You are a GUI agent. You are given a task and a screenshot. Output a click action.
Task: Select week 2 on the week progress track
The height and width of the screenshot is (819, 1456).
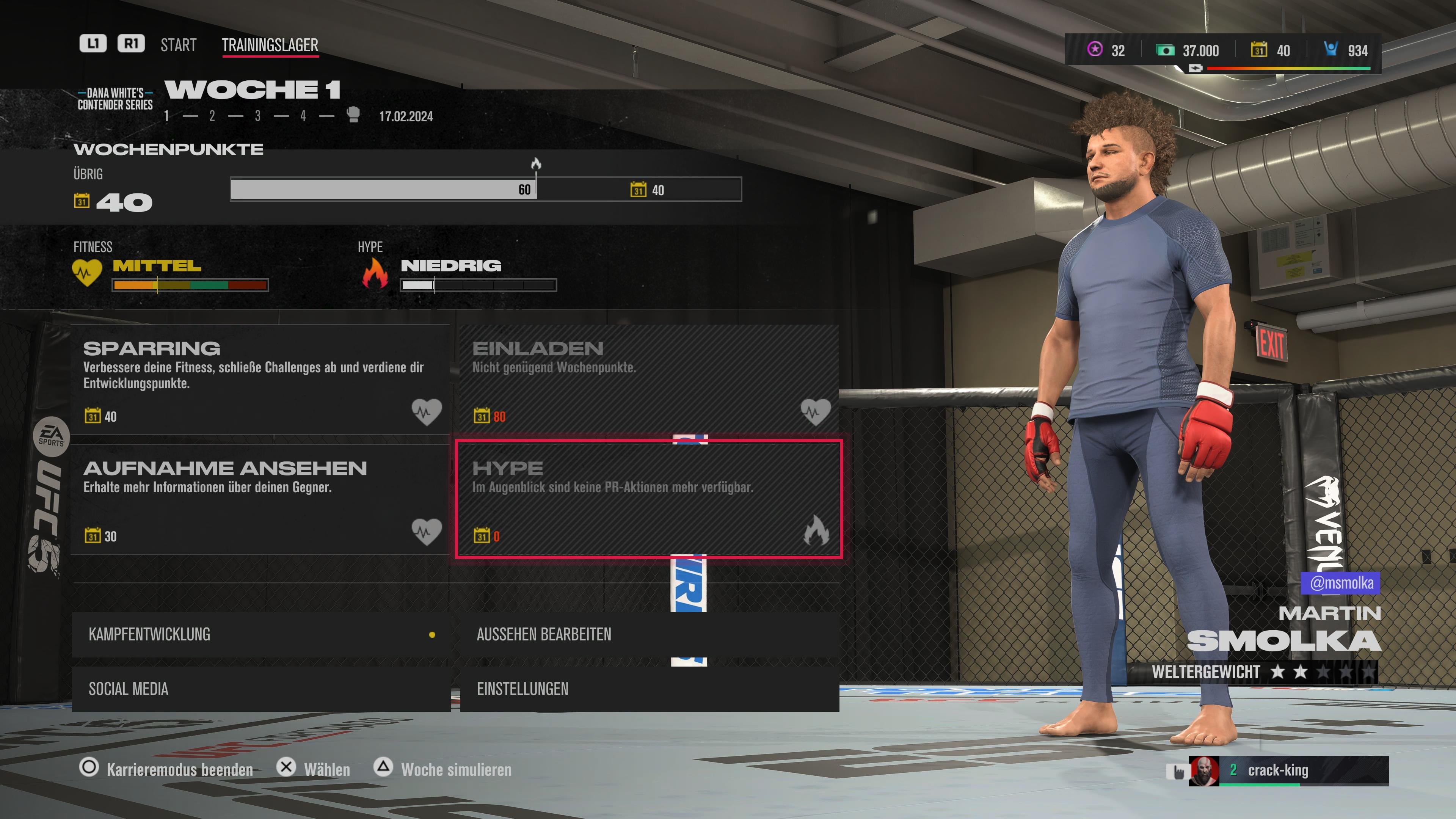pyautogui.click(x=212, y=116)
